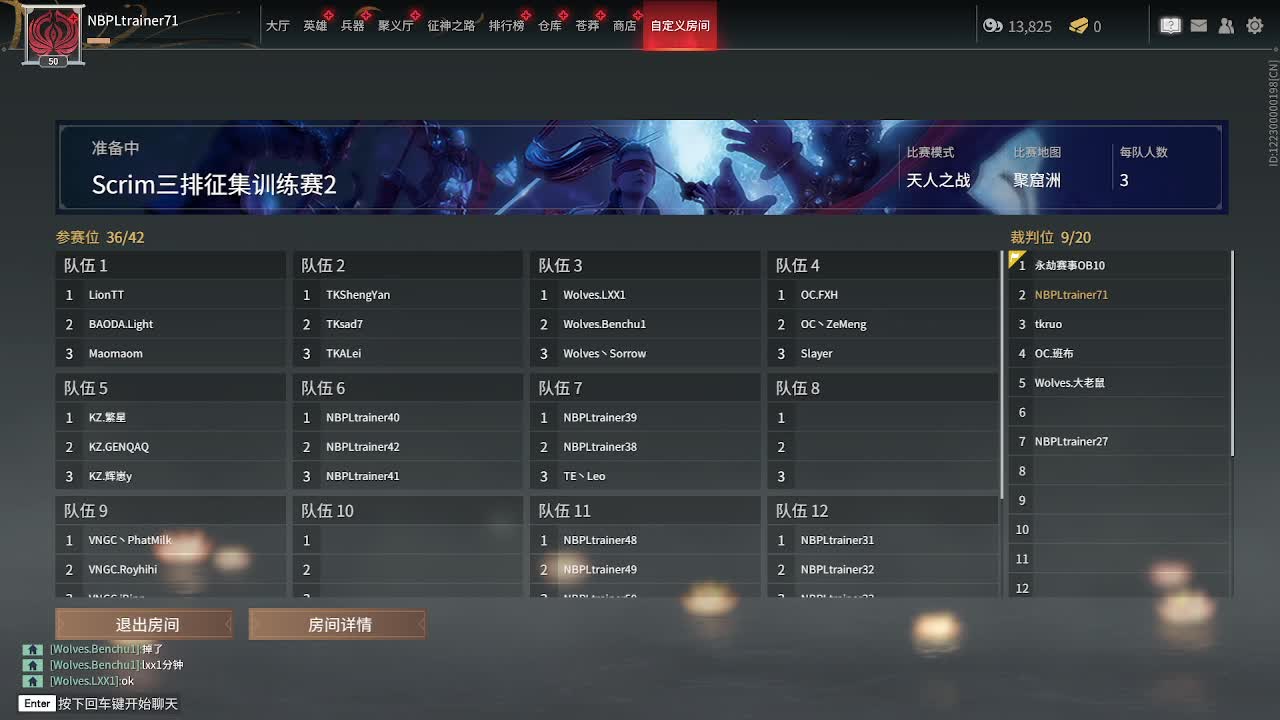This screenshot has width=1280, height=720.
Task: Open the 英雄 menu
Action: tap(315, 27)
